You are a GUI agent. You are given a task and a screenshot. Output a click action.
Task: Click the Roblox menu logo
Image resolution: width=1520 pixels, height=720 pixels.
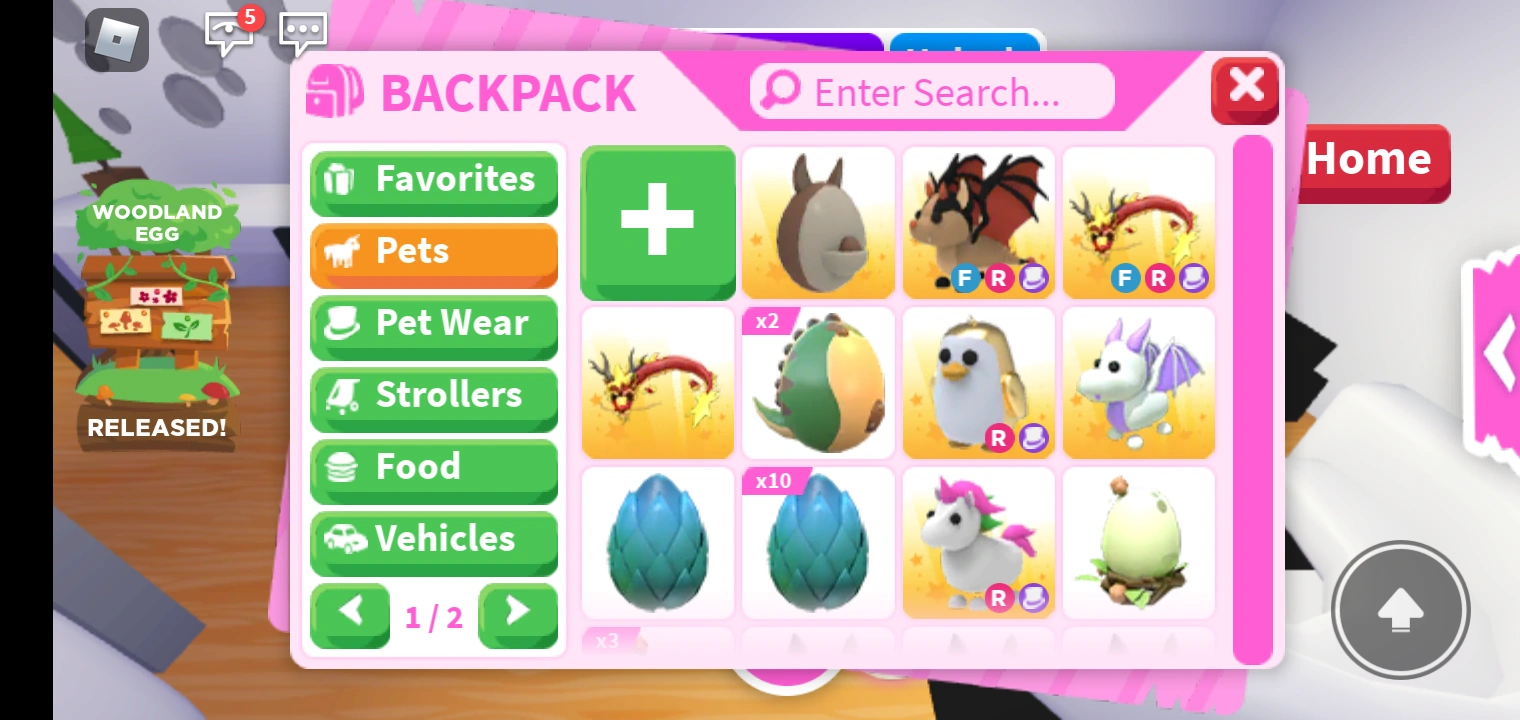117,40
